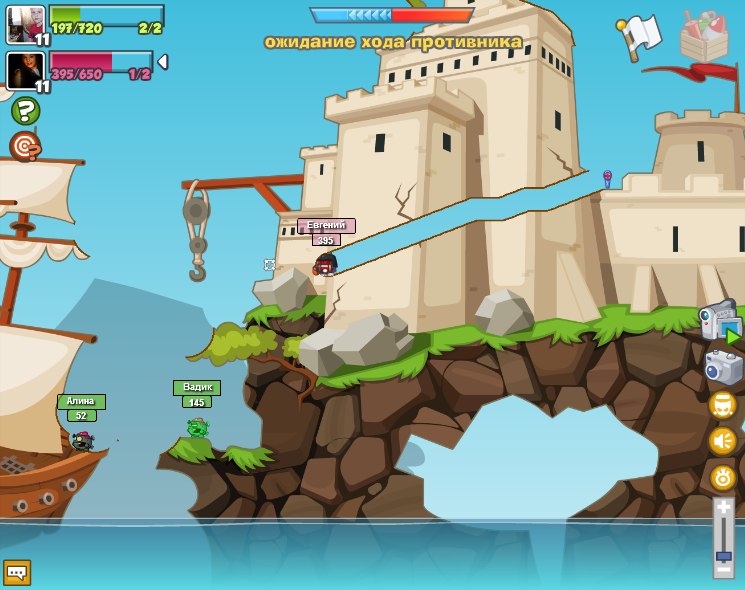
Task: Open the green question mark help button
Action: [x=25, y=111]
